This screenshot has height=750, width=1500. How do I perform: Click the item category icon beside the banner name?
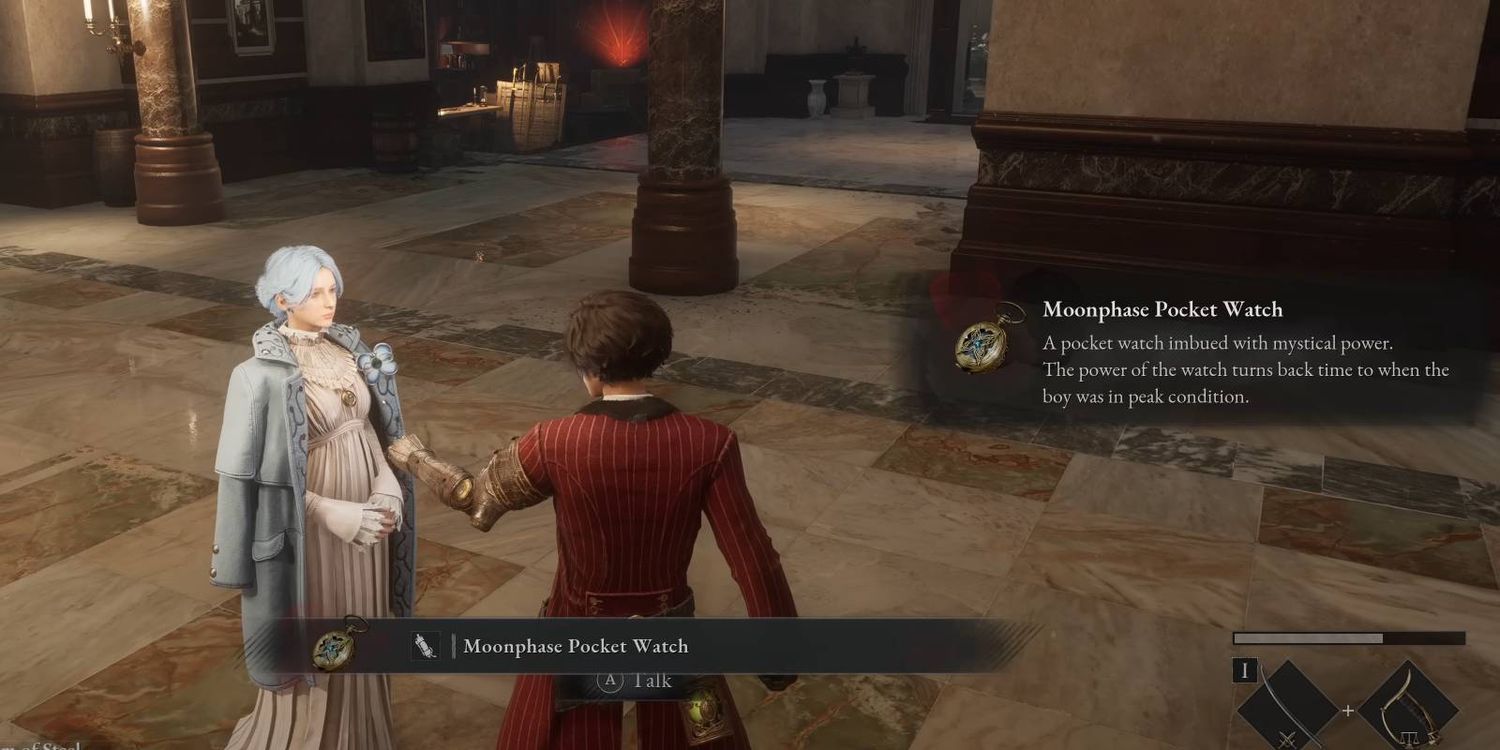tap(425, 646)
